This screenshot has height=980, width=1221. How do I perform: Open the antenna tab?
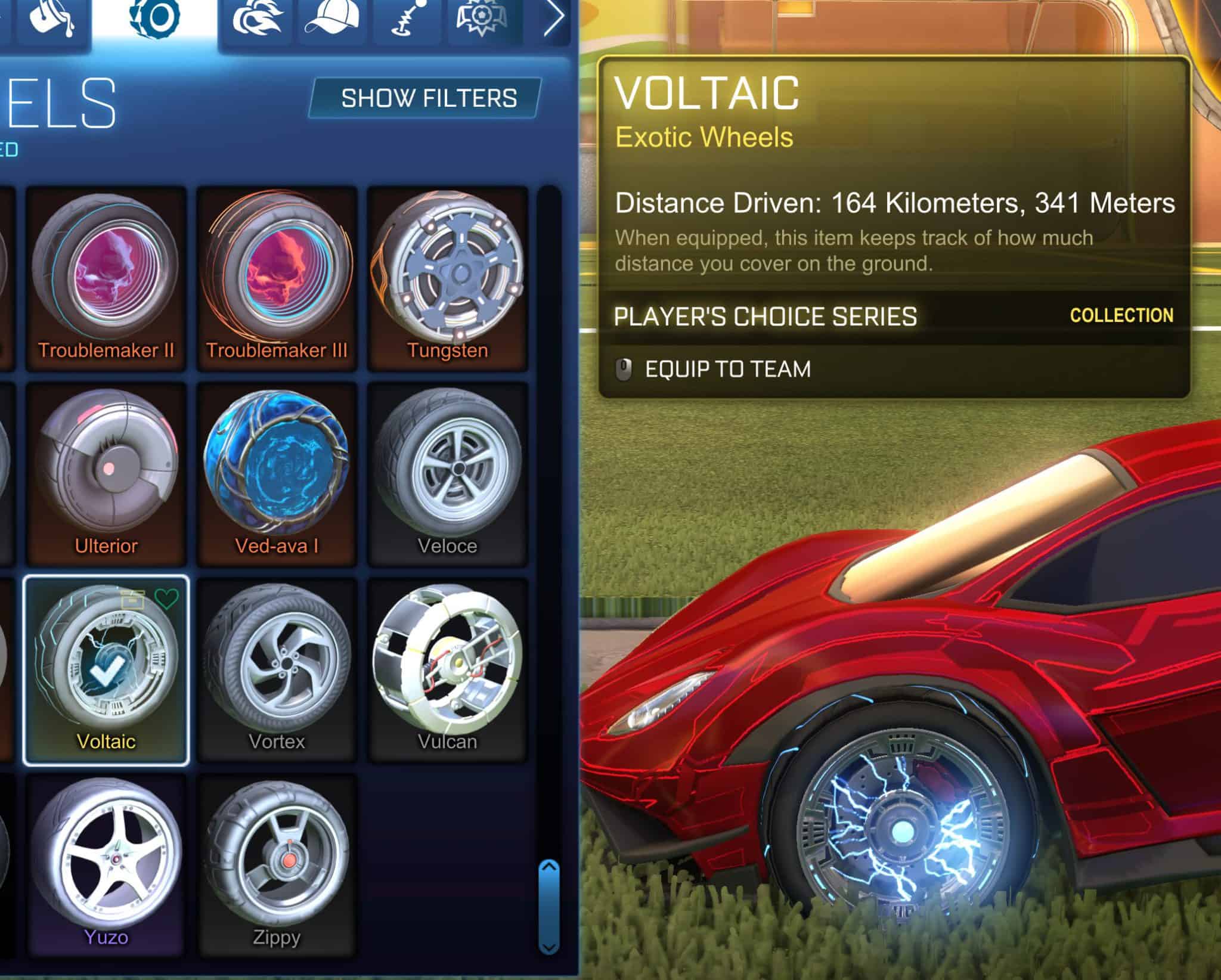pyautogui.click(x=408, y=21)
